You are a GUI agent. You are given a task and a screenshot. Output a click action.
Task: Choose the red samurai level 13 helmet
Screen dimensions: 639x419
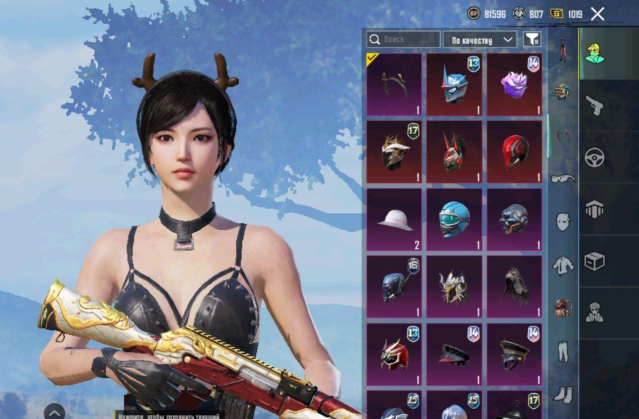(x=393, y=352)
